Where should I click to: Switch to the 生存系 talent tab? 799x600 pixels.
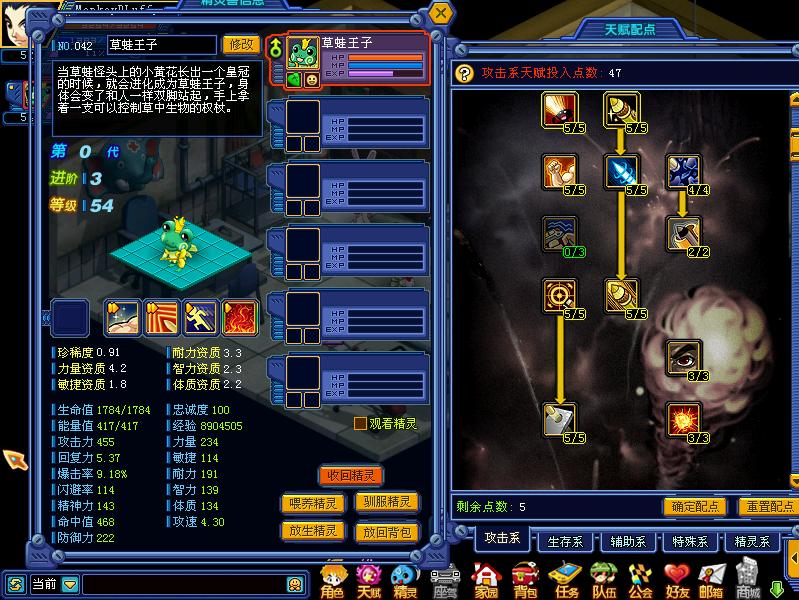point(567,542)
